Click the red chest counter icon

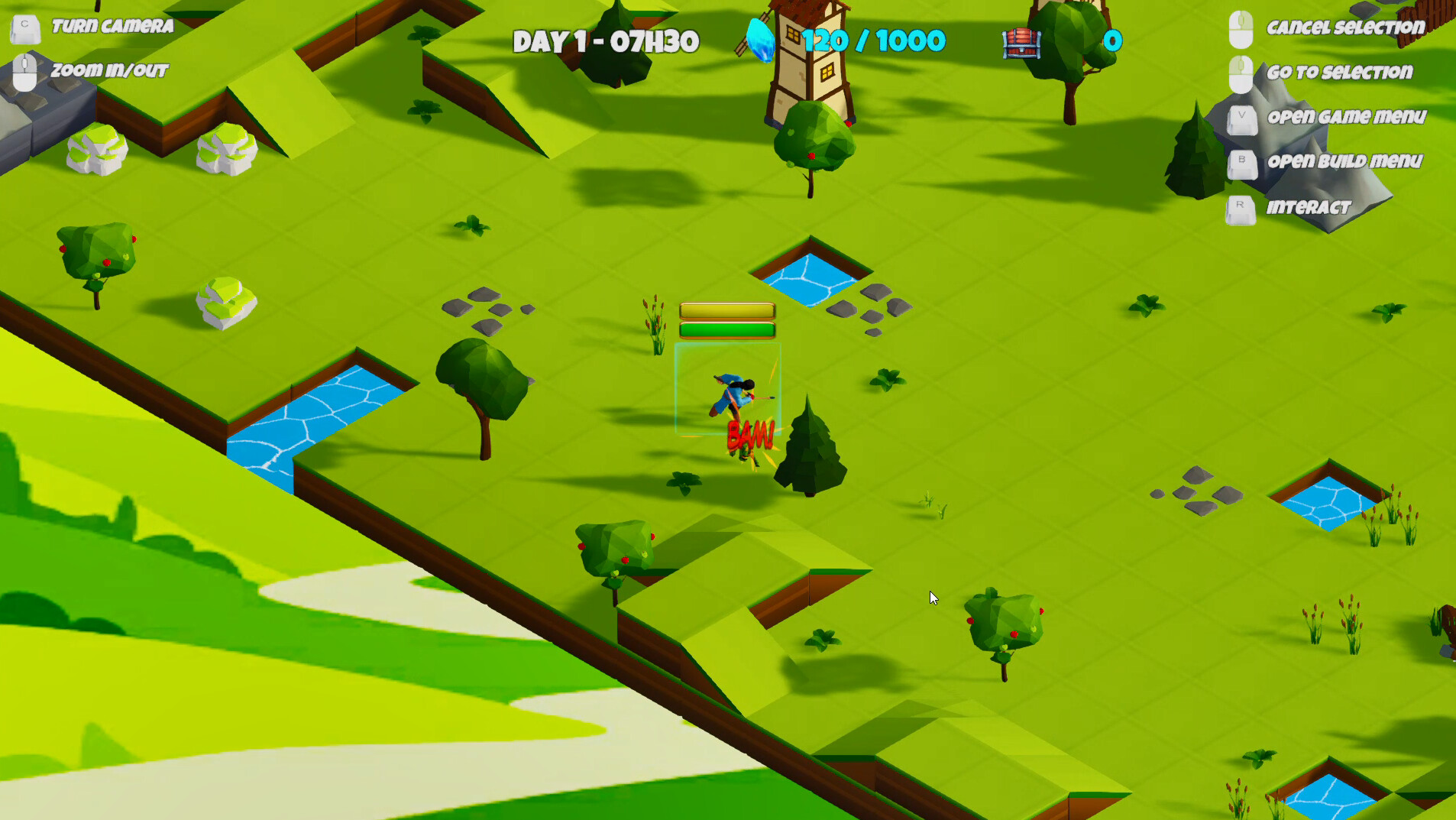pyautogui.click(x=1021, y=42)
